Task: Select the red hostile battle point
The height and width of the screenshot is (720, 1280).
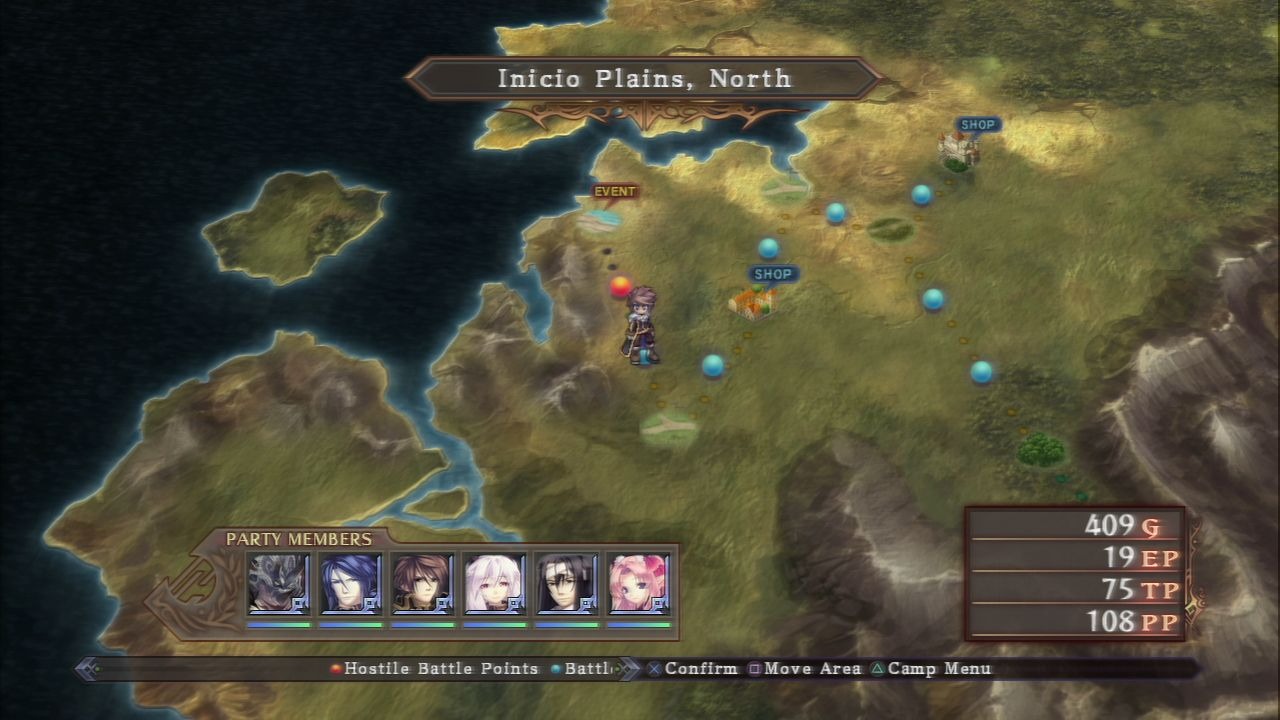Action: [x=621, y=287]
